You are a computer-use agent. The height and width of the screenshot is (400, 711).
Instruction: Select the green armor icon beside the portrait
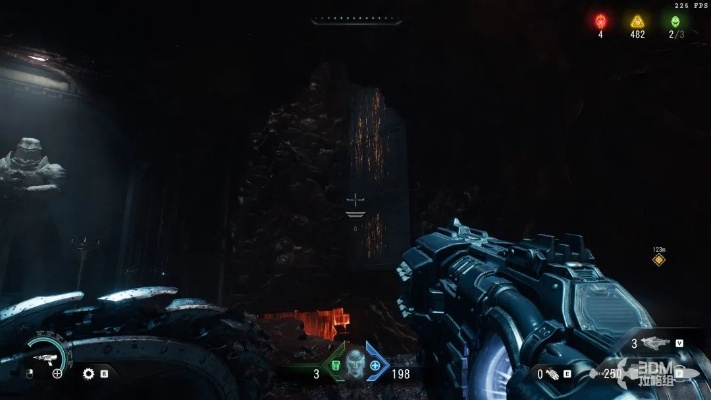pos(334,366)
